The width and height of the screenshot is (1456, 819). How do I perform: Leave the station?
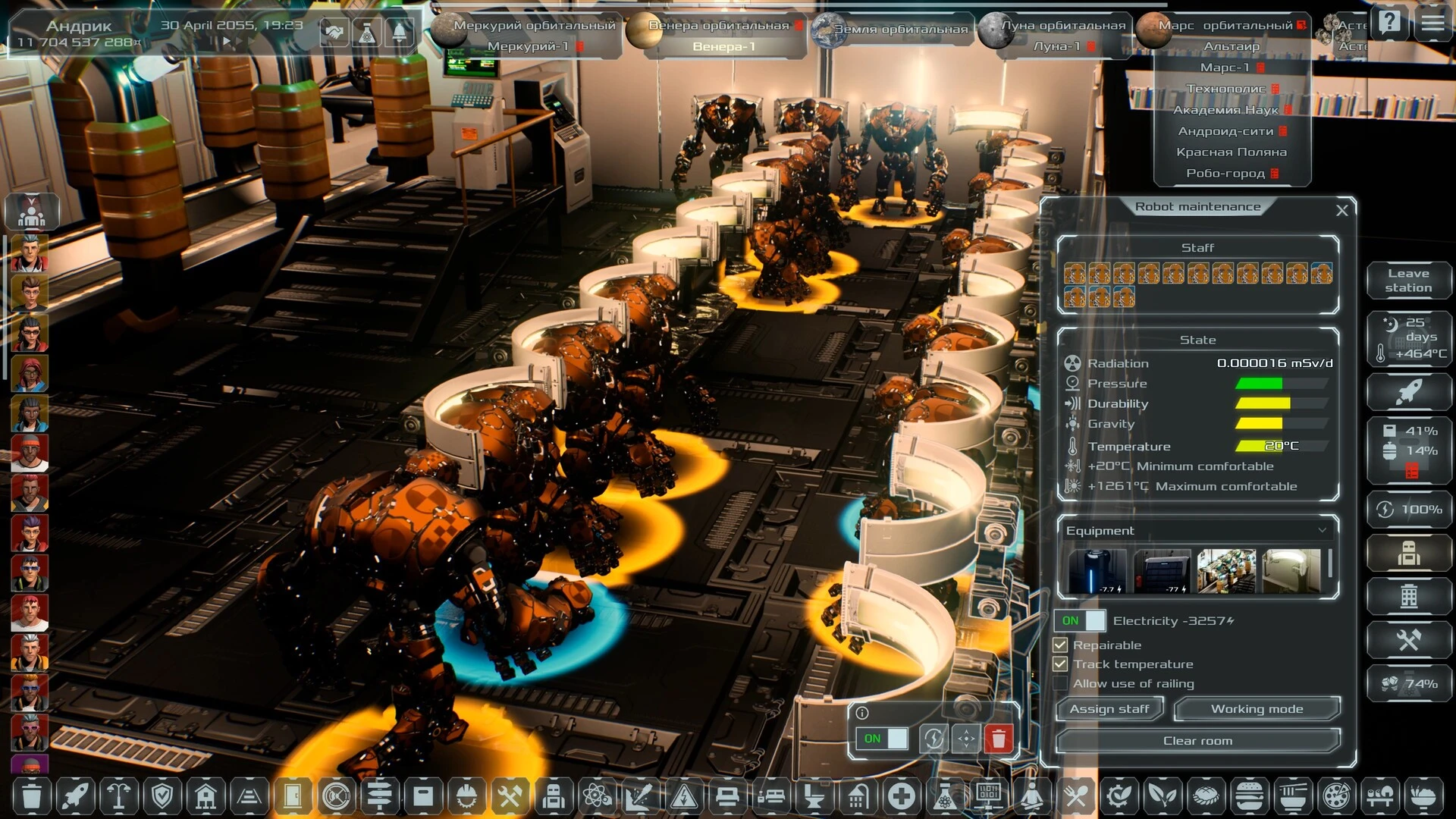click(x=1408, y=281)
